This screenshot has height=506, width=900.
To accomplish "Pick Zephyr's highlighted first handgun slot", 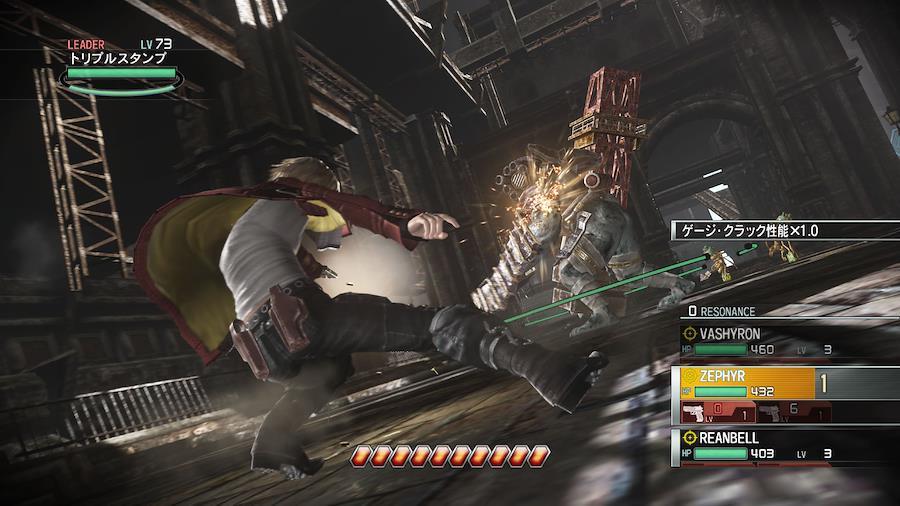I will click(715, 412).
